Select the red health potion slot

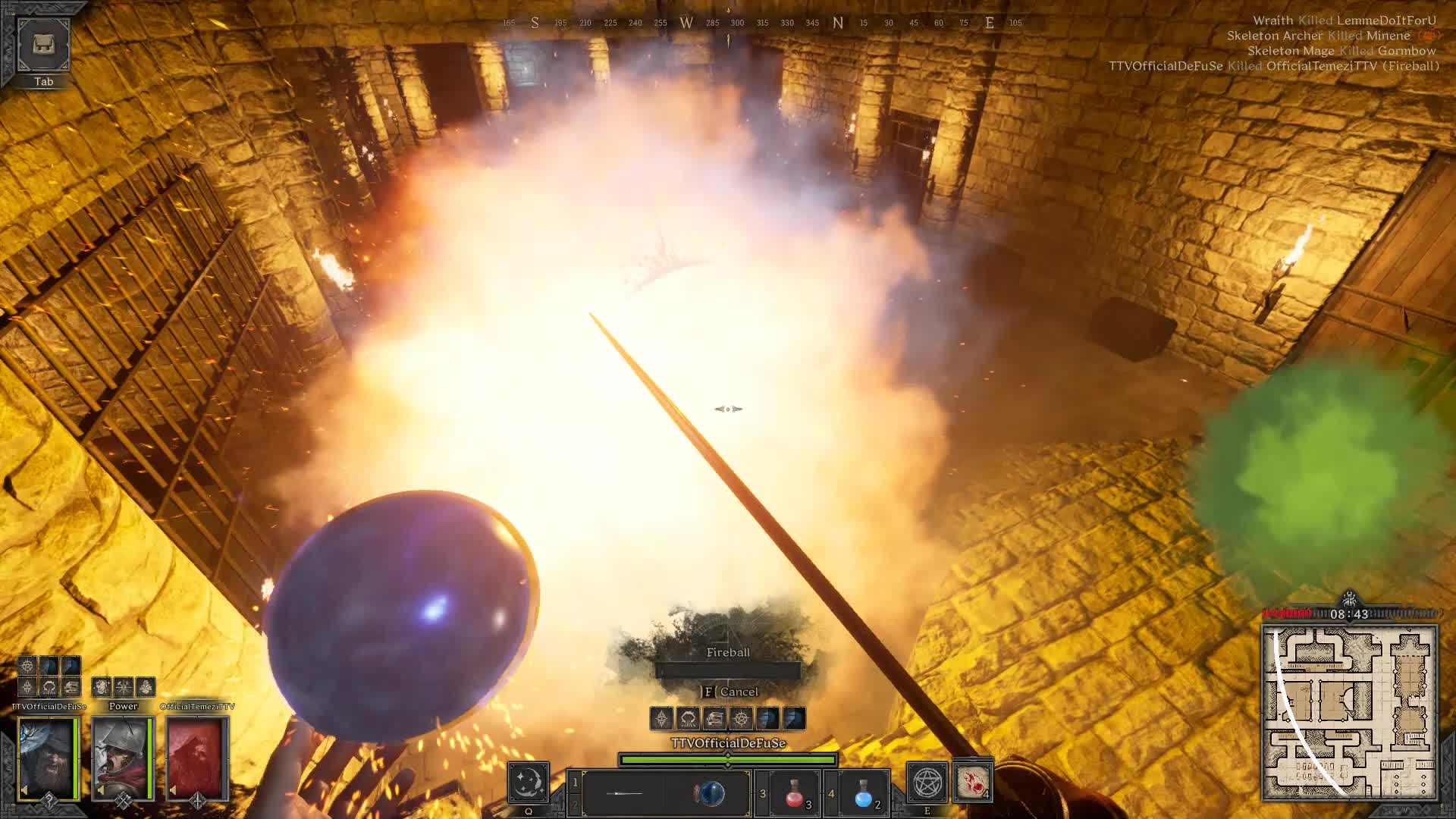tap(794, 793)
